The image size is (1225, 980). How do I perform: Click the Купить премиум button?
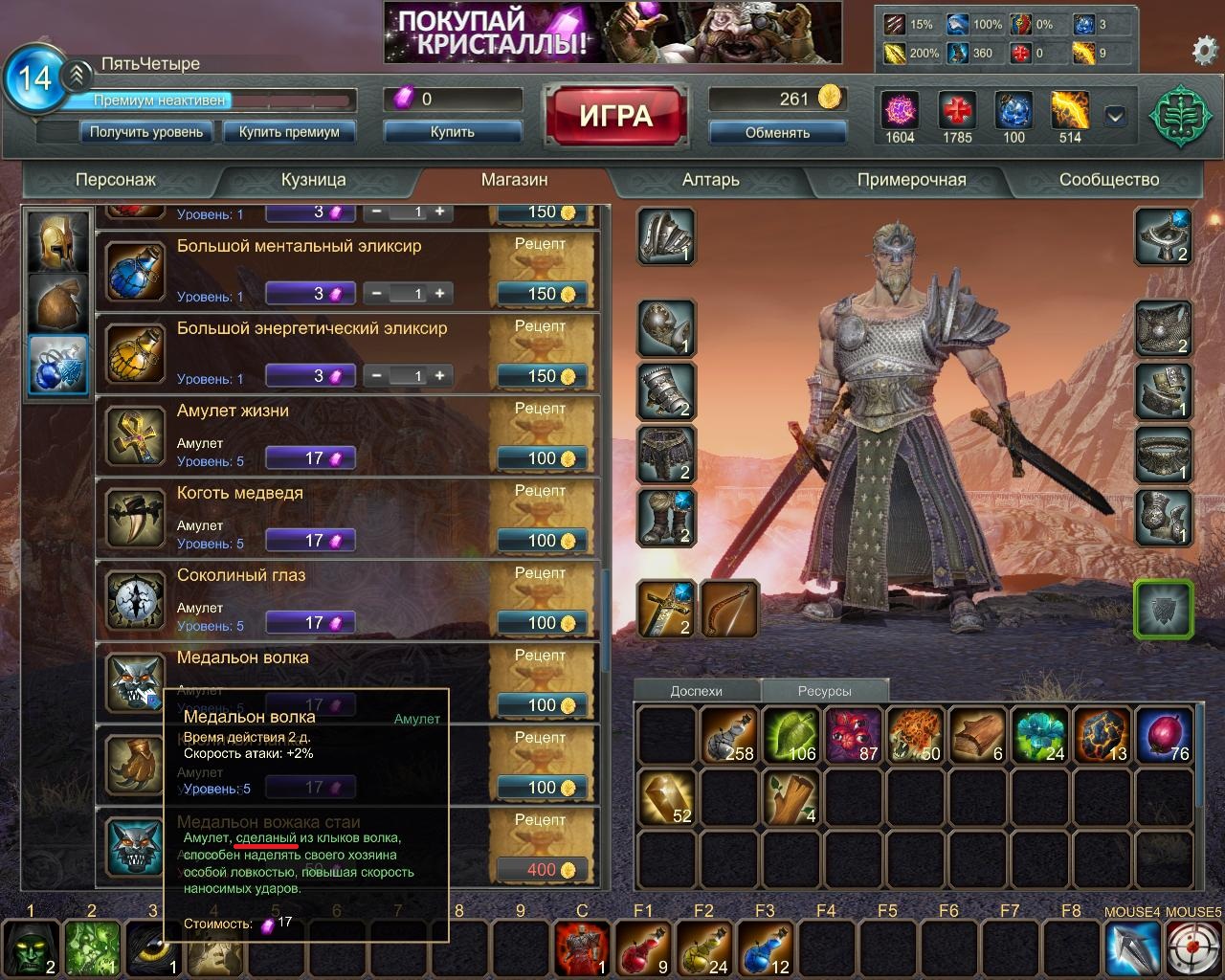pyautogui.click(x=289, y=132)
